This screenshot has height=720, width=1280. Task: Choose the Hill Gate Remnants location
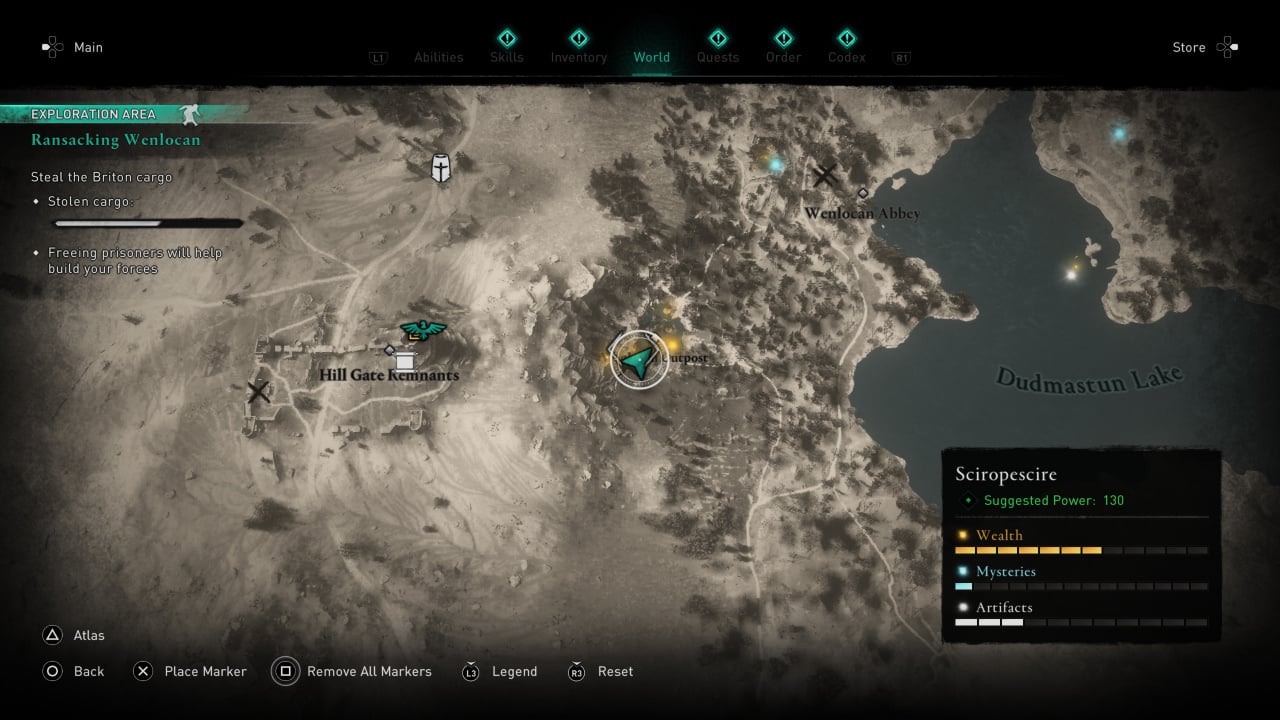coord(389,374)
